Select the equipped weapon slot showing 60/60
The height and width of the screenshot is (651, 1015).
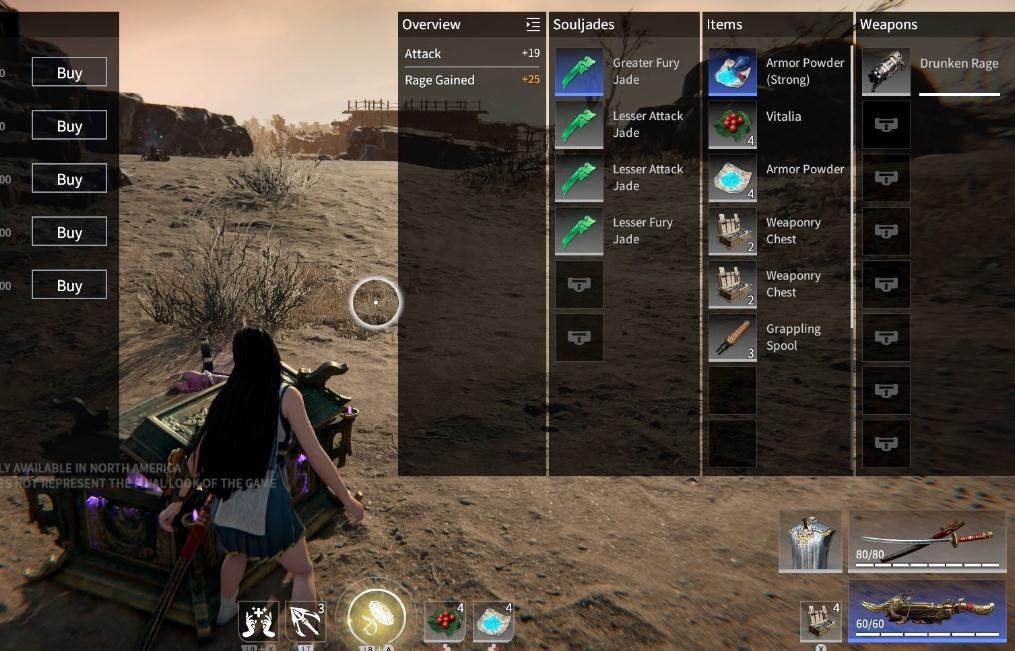[926, 610]
